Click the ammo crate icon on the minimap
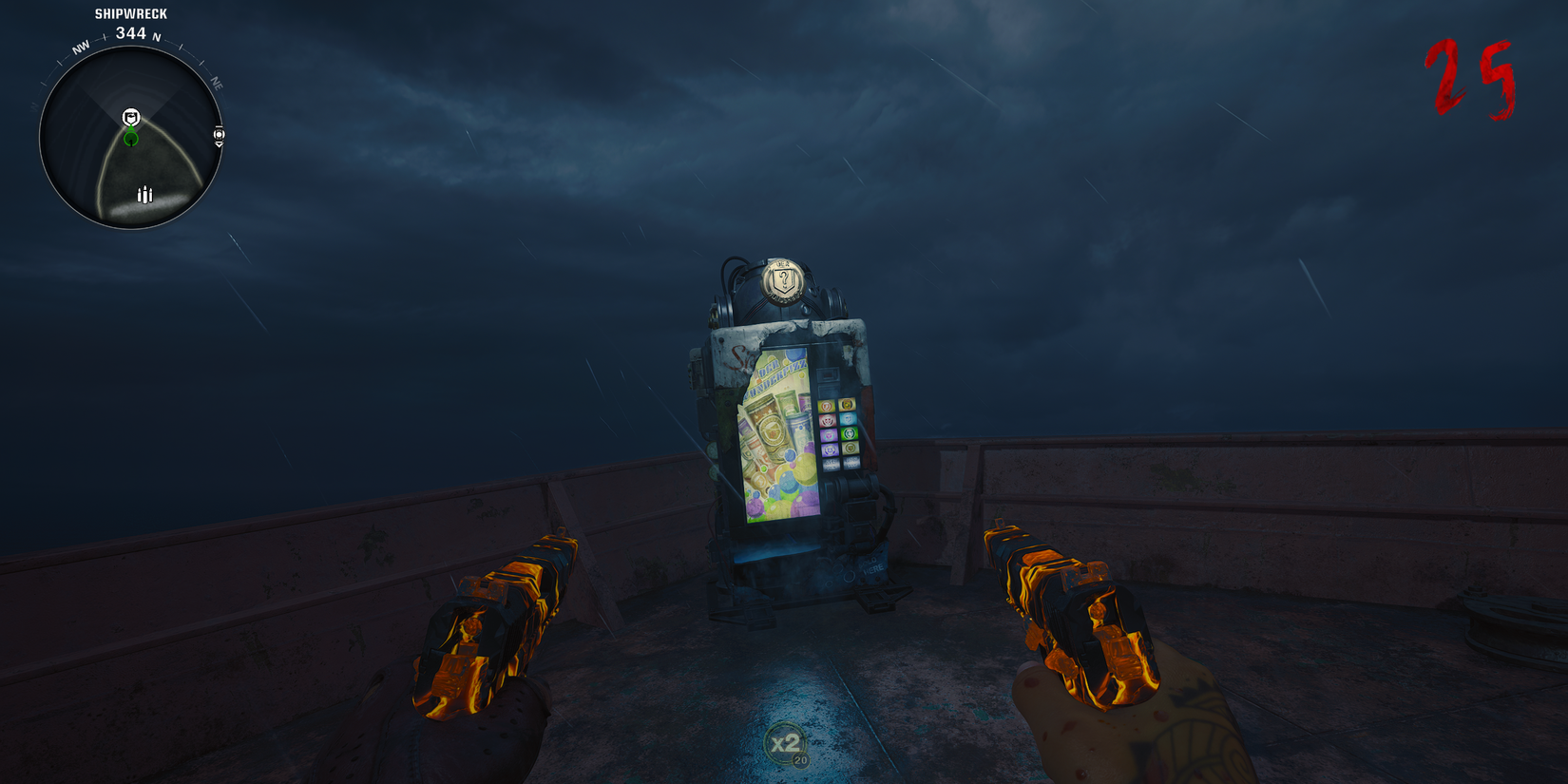Viewport: 1568px width, 784px height. pyautogui.click(x=145, y=194)
